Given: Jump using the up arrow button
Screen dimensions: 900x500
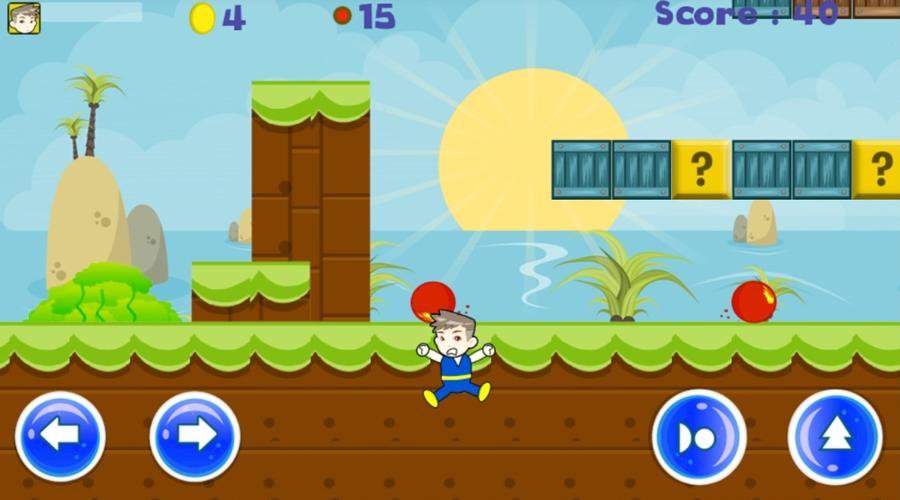Looking at the screenshot, I should (x=835, y=436).
